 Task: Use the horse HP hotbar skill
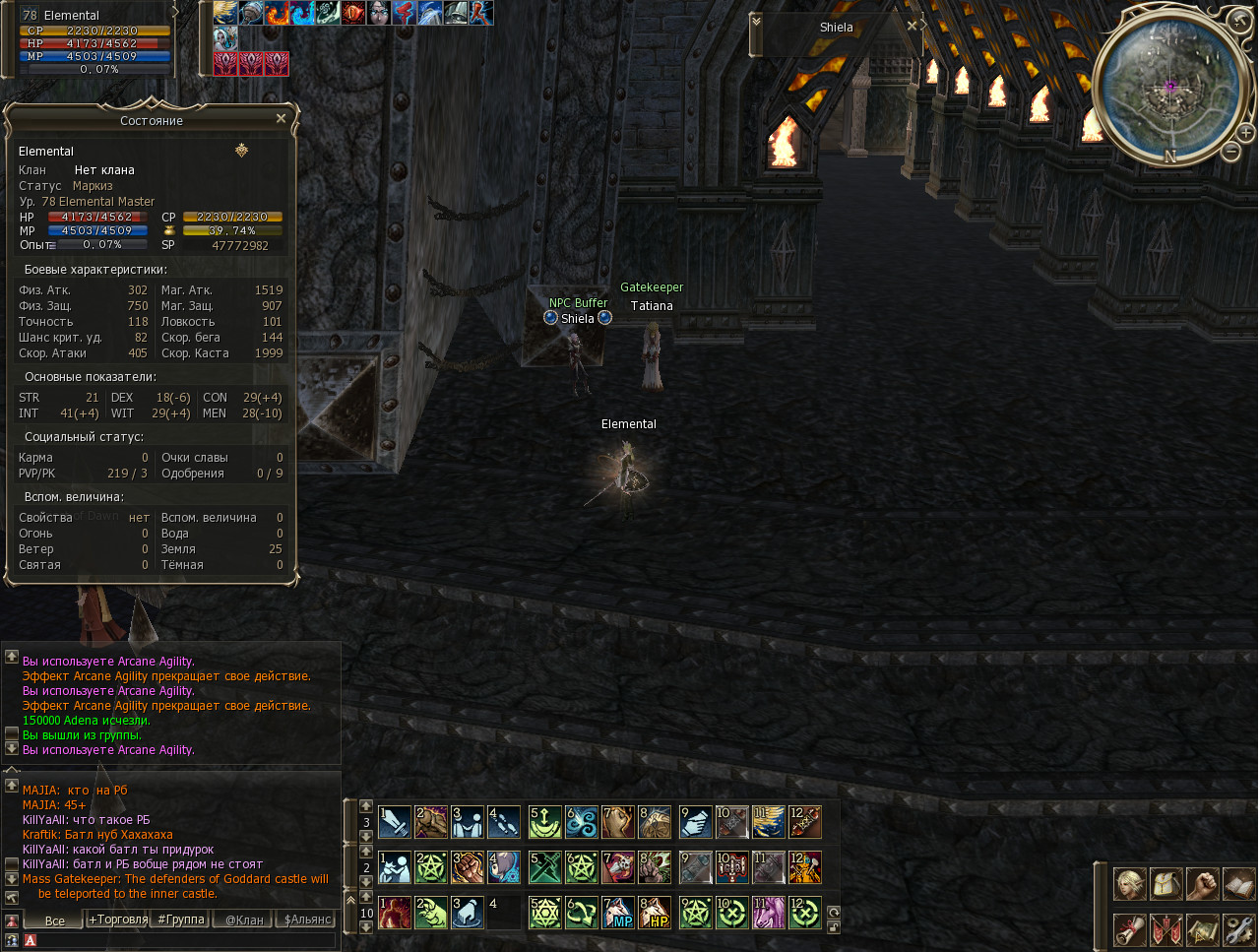pos(655,913)
